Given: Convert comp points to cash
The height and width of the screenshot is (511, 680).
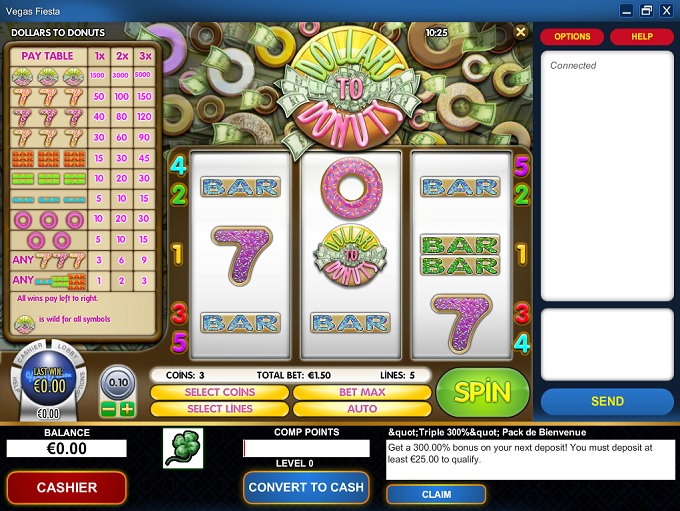Looking at the screenshot, I should click(x=306, y=487).
